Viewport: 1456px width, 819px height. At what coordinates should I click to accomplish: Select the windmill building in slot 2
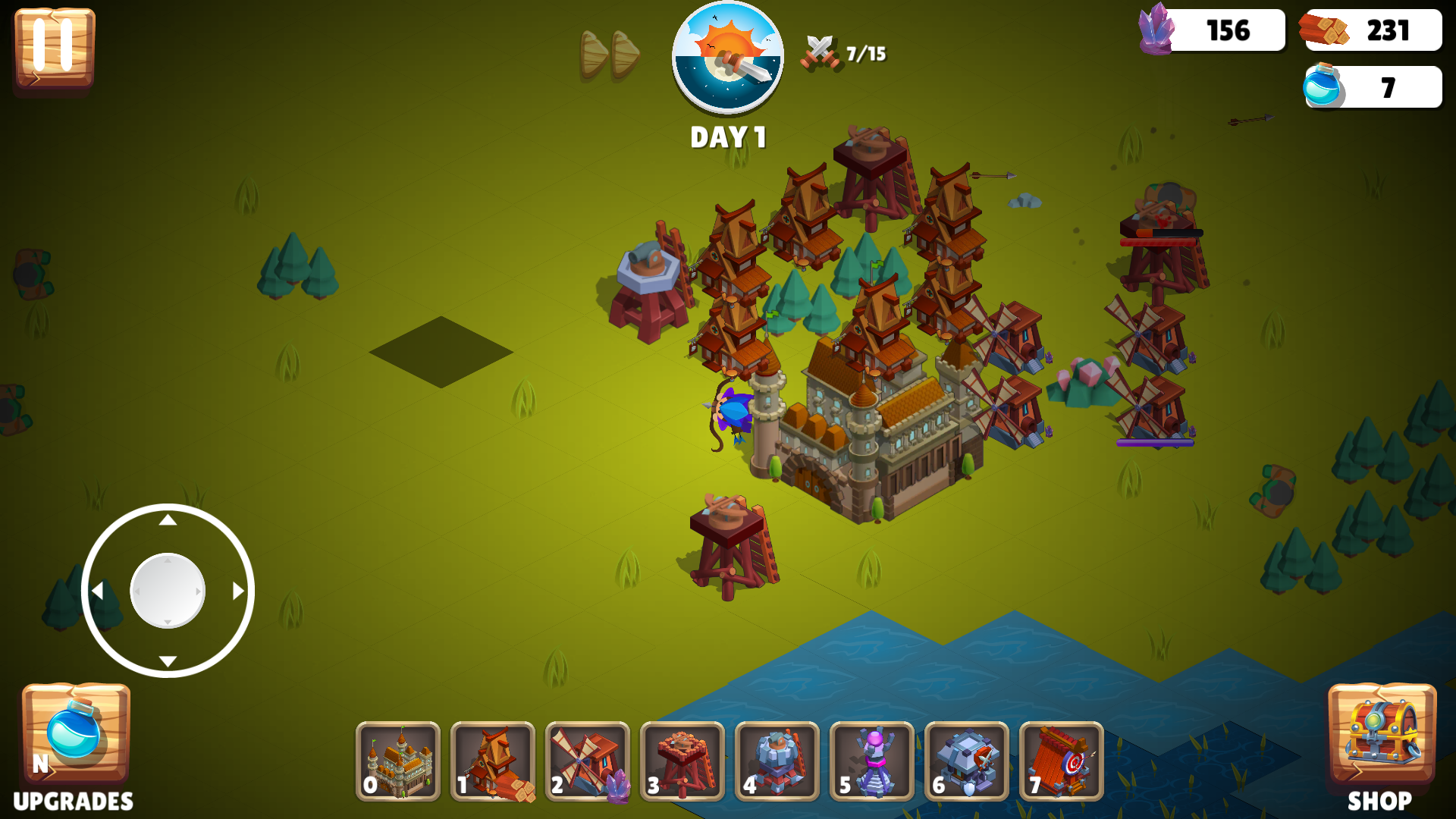(588, 762)
